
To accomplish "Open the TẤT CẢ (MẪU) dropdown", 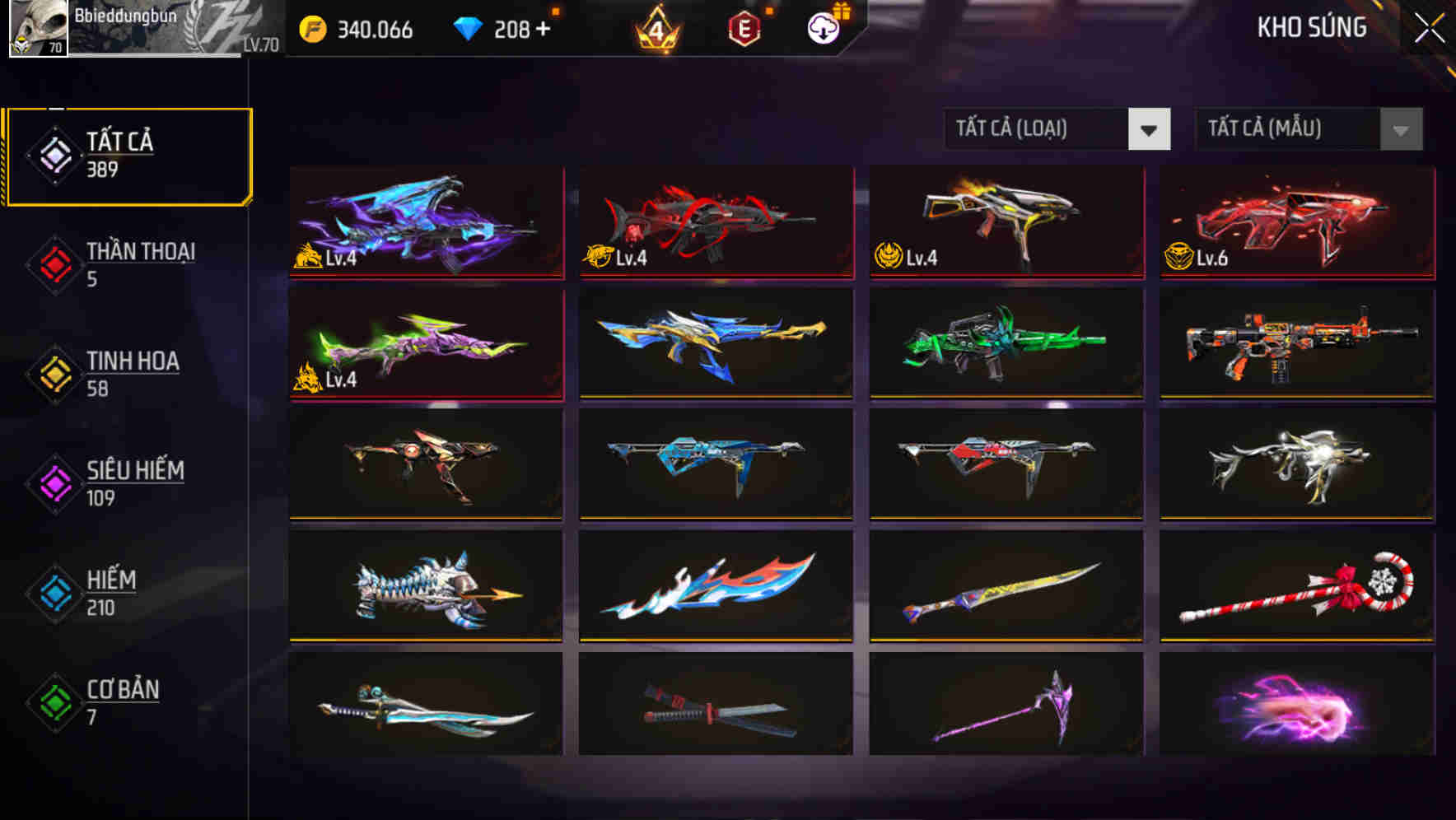I will tap(1308, 129).
